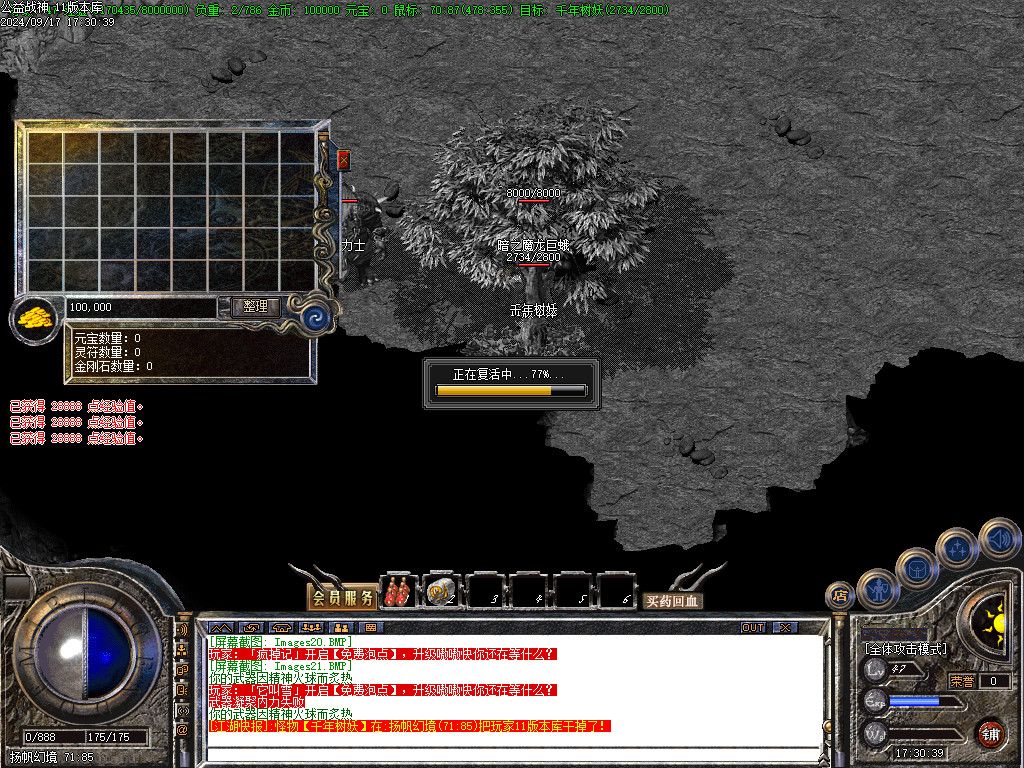The image size is (1024, 768).
Task: Open the bag icon in the round button arc
Action: click(x=917, y=568)
